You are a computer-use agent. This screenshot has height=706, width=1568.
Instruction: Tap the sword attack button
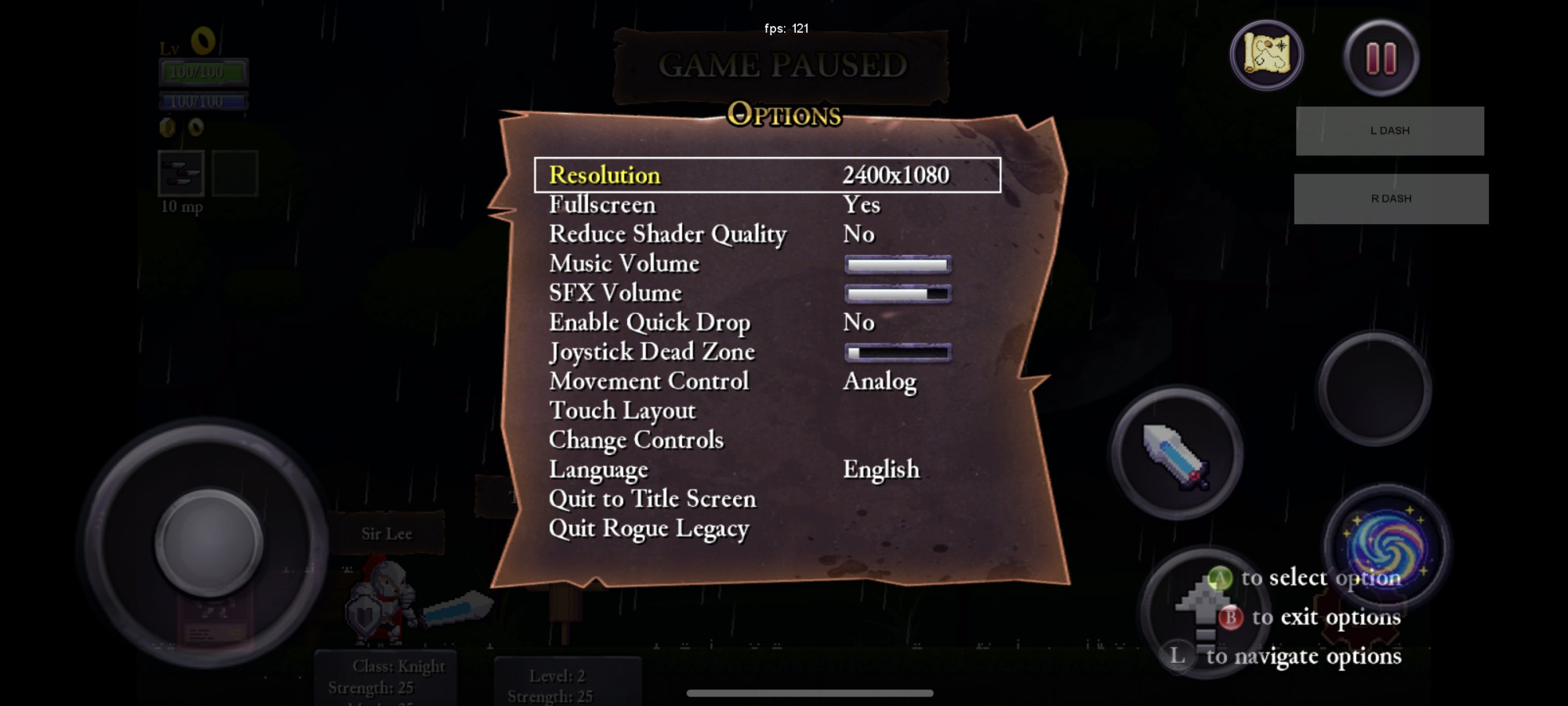pos(1176,454)
